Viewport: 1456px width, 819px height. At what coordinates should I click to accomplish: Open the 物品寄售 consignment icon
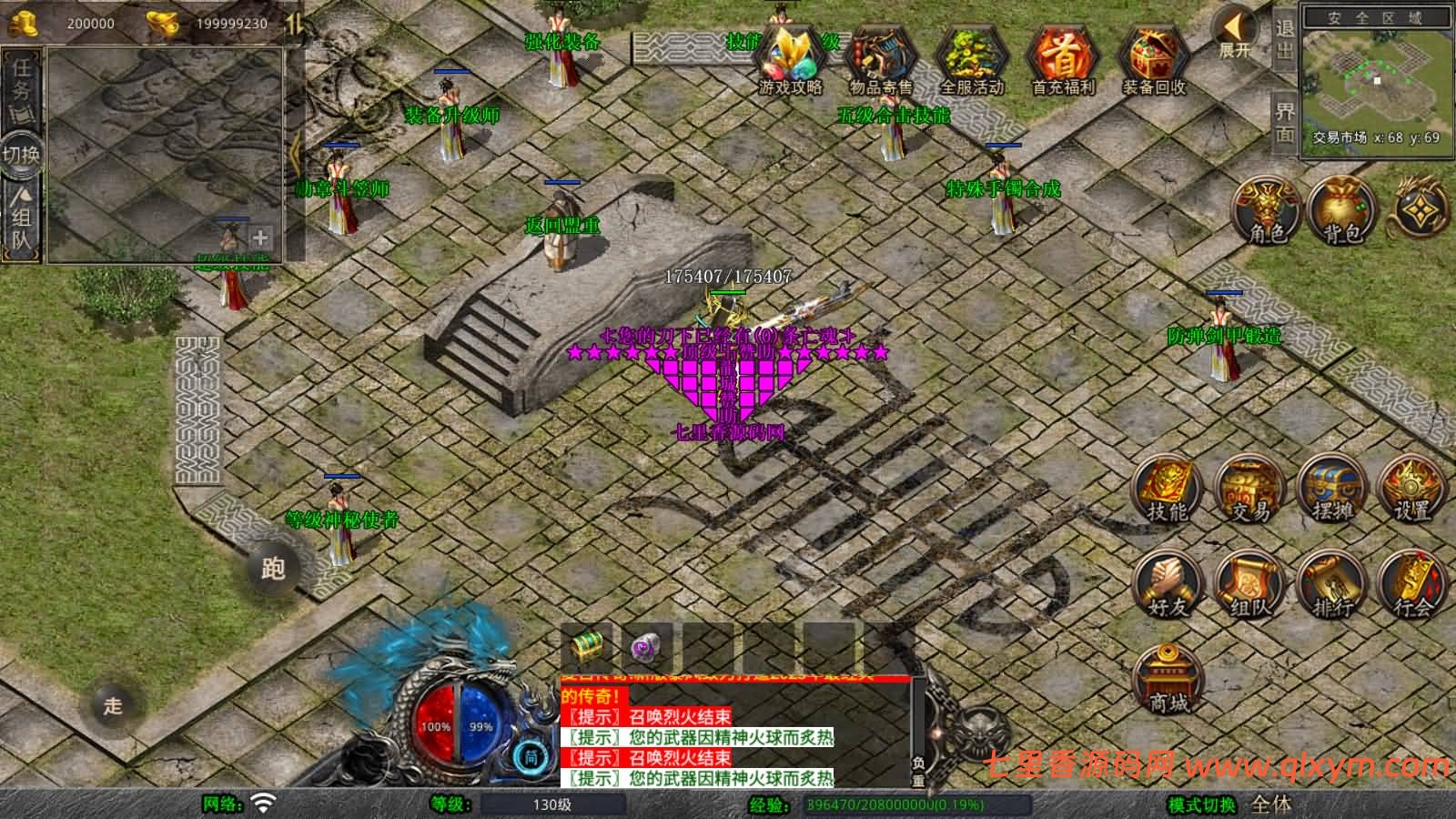[x=878, y=61]
